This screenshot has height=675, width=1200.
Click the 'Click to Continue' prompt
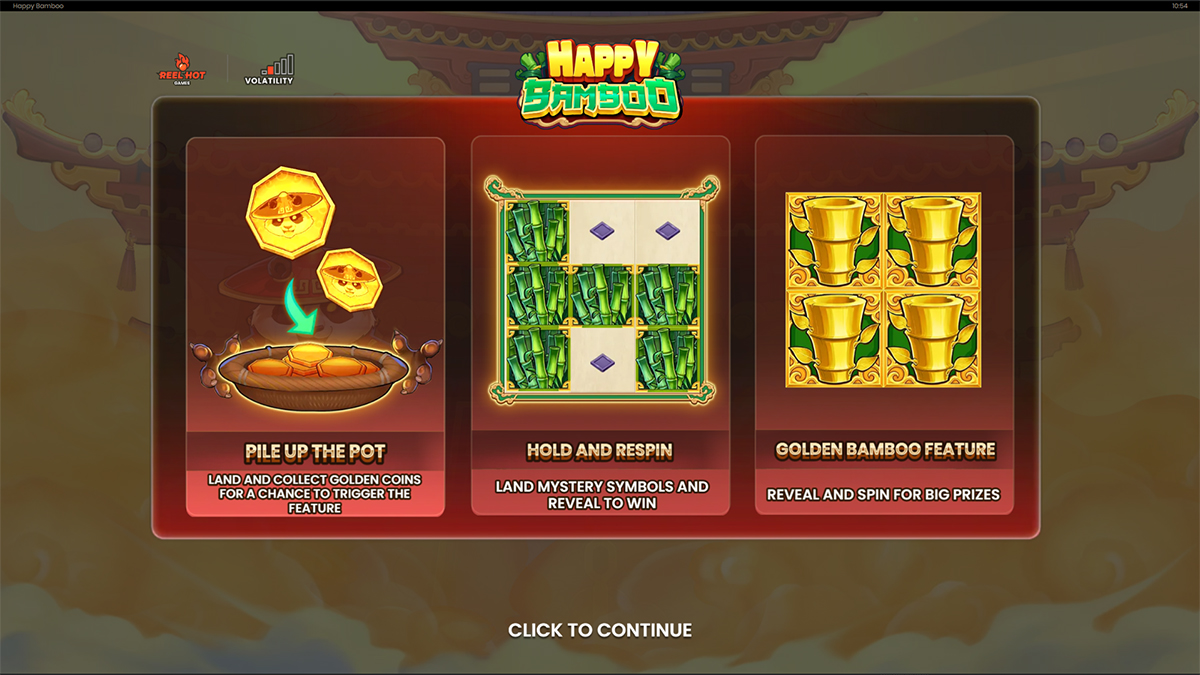pos(599,630)
